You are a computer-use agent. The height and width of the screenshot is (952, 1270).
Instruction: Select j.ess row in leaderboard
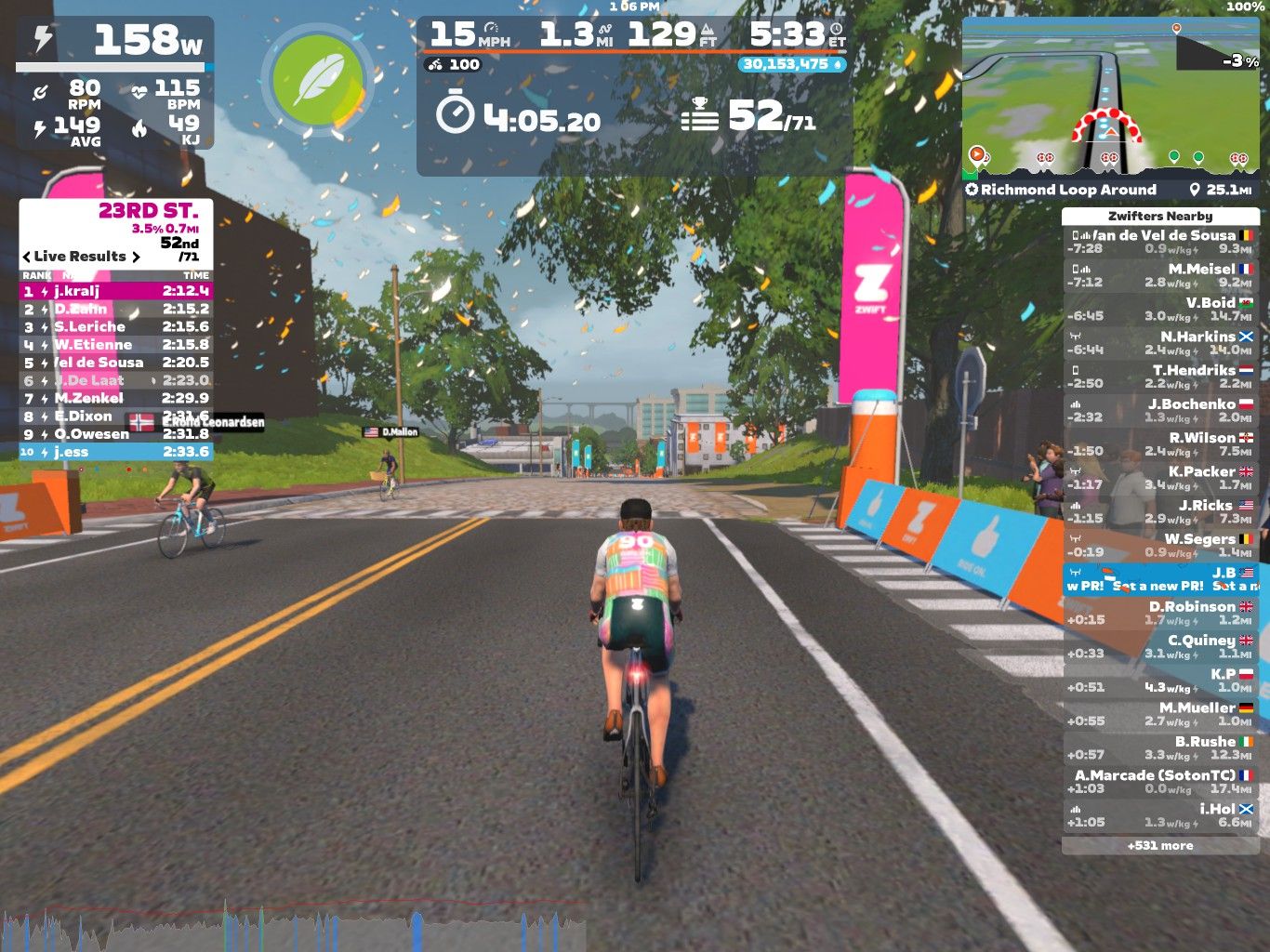tap(116, 452)
